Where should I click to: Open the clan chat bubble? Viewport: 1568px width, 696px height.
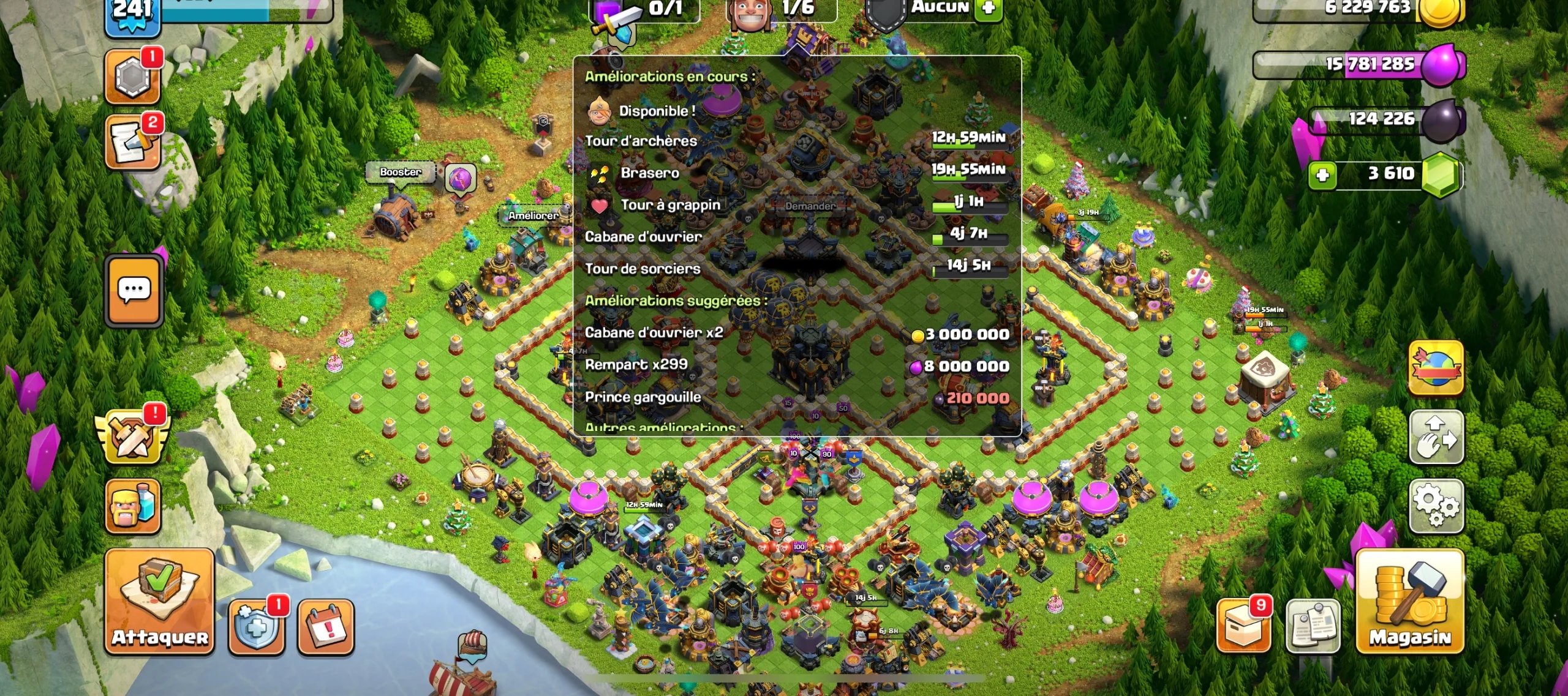click(134, 292)
